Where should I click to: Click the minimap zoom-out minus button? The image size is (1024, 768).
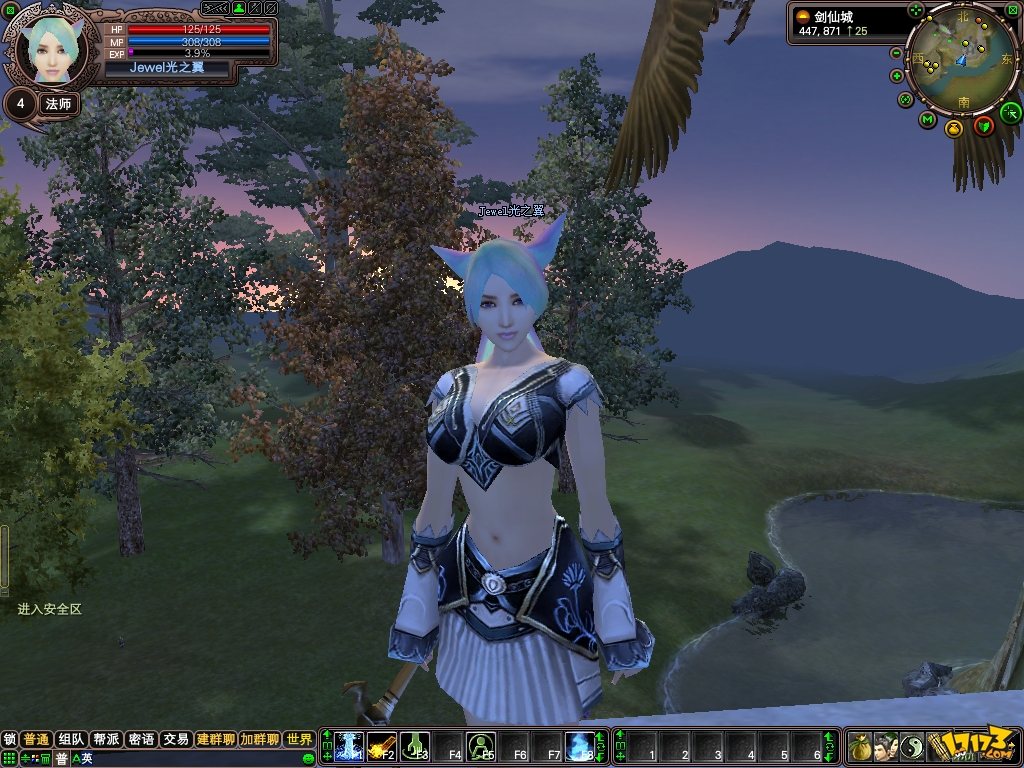[896, 53]
